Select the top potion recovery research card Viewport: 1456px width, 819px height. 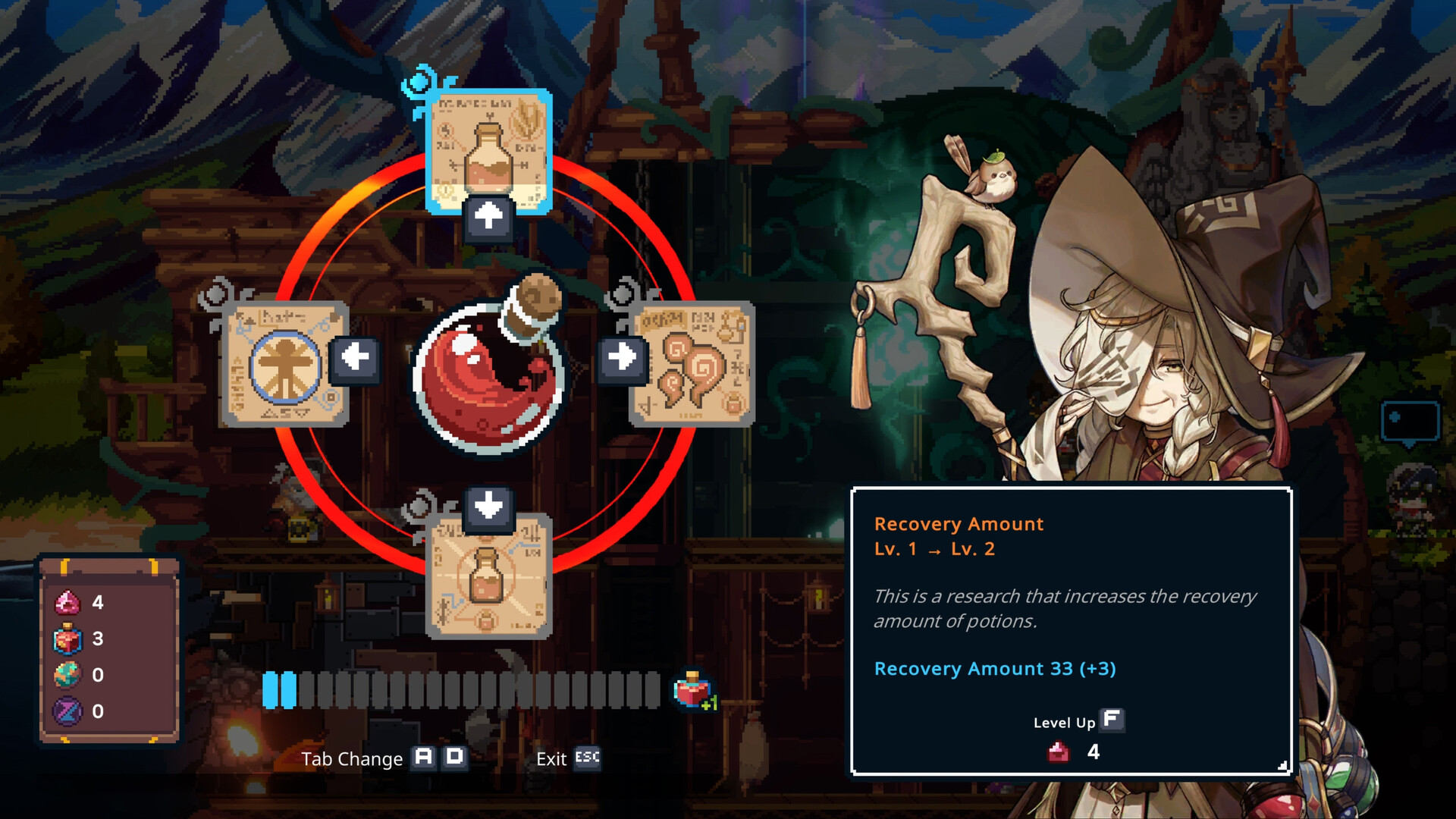pos(489,148)
